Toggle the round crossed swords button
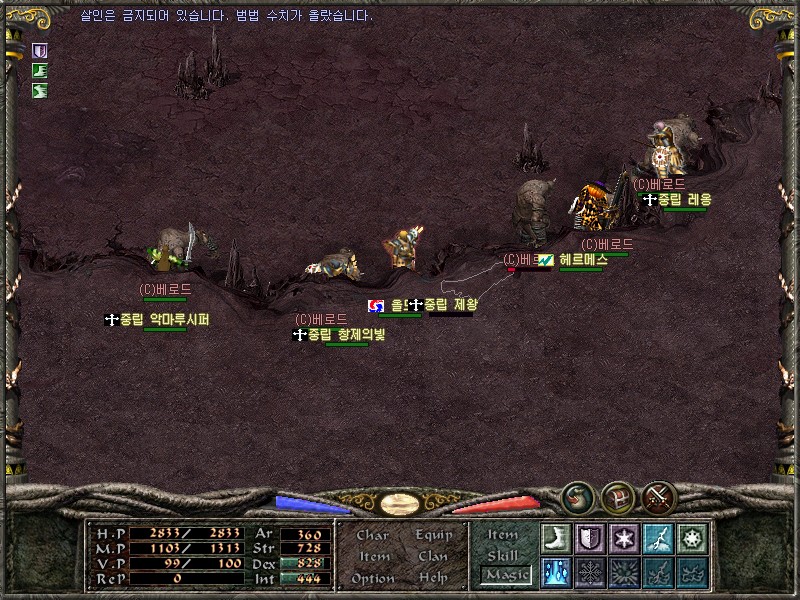This screenshot has width=800, height=600. (x=659, y=497)
